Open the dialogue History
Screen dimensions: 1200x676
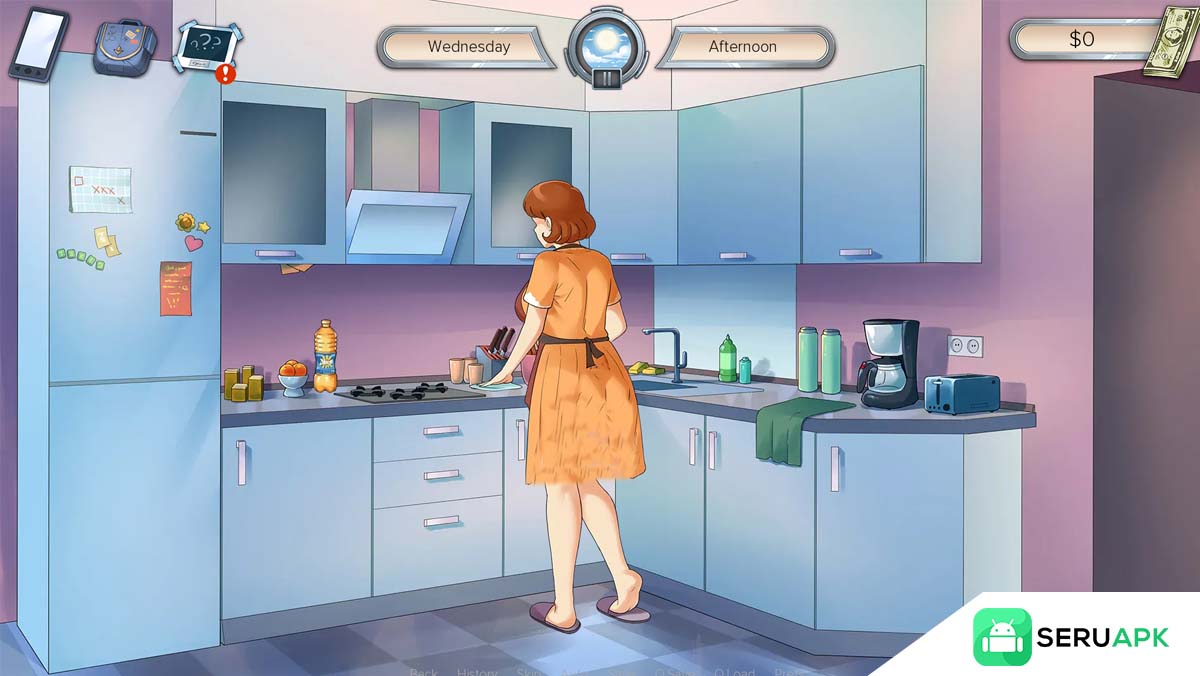(x=477, y=671)
